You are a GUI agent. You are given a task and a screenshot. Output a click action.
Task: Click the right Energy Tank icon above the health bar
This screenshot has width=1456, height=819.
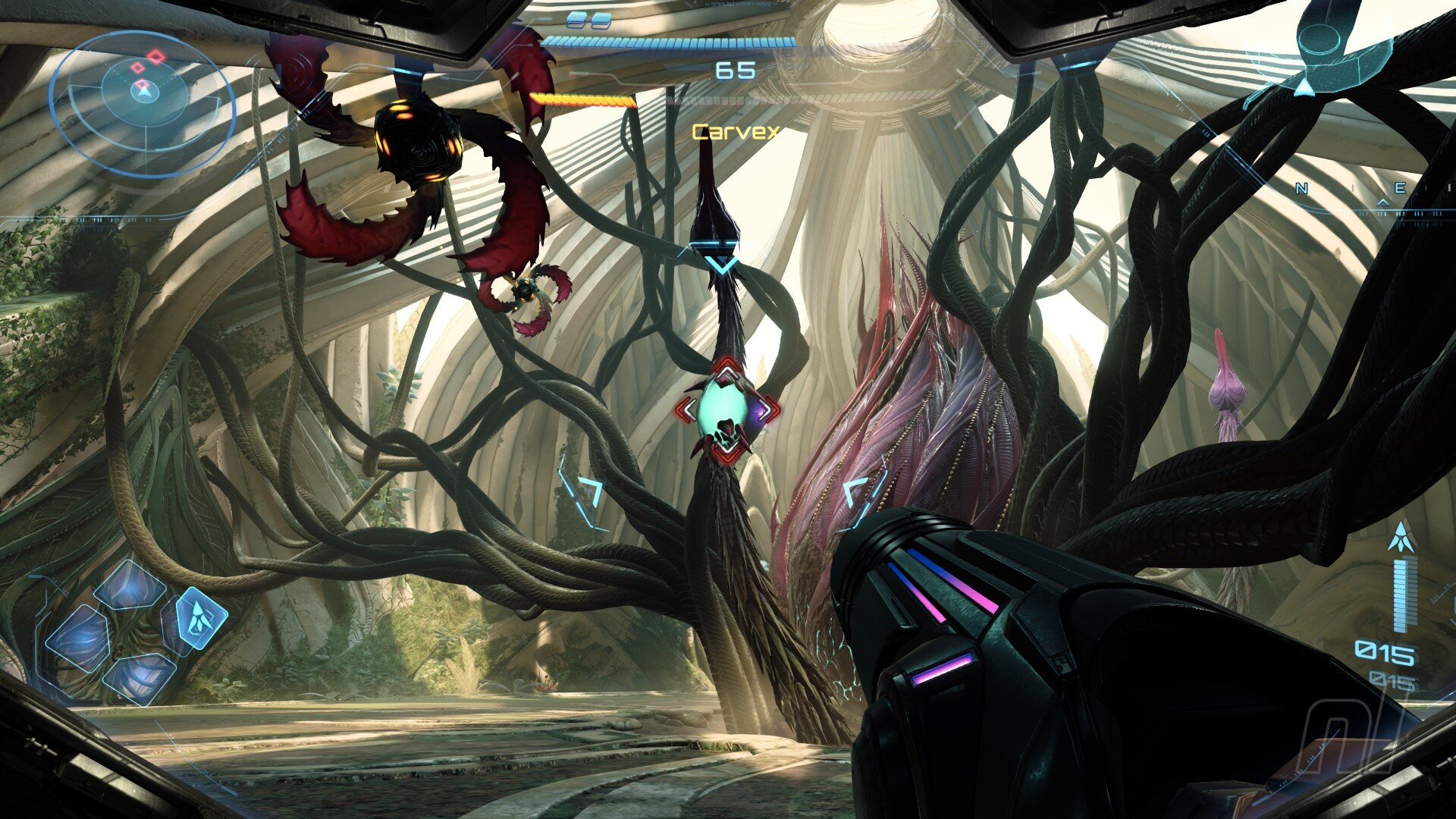coord(601,20)
